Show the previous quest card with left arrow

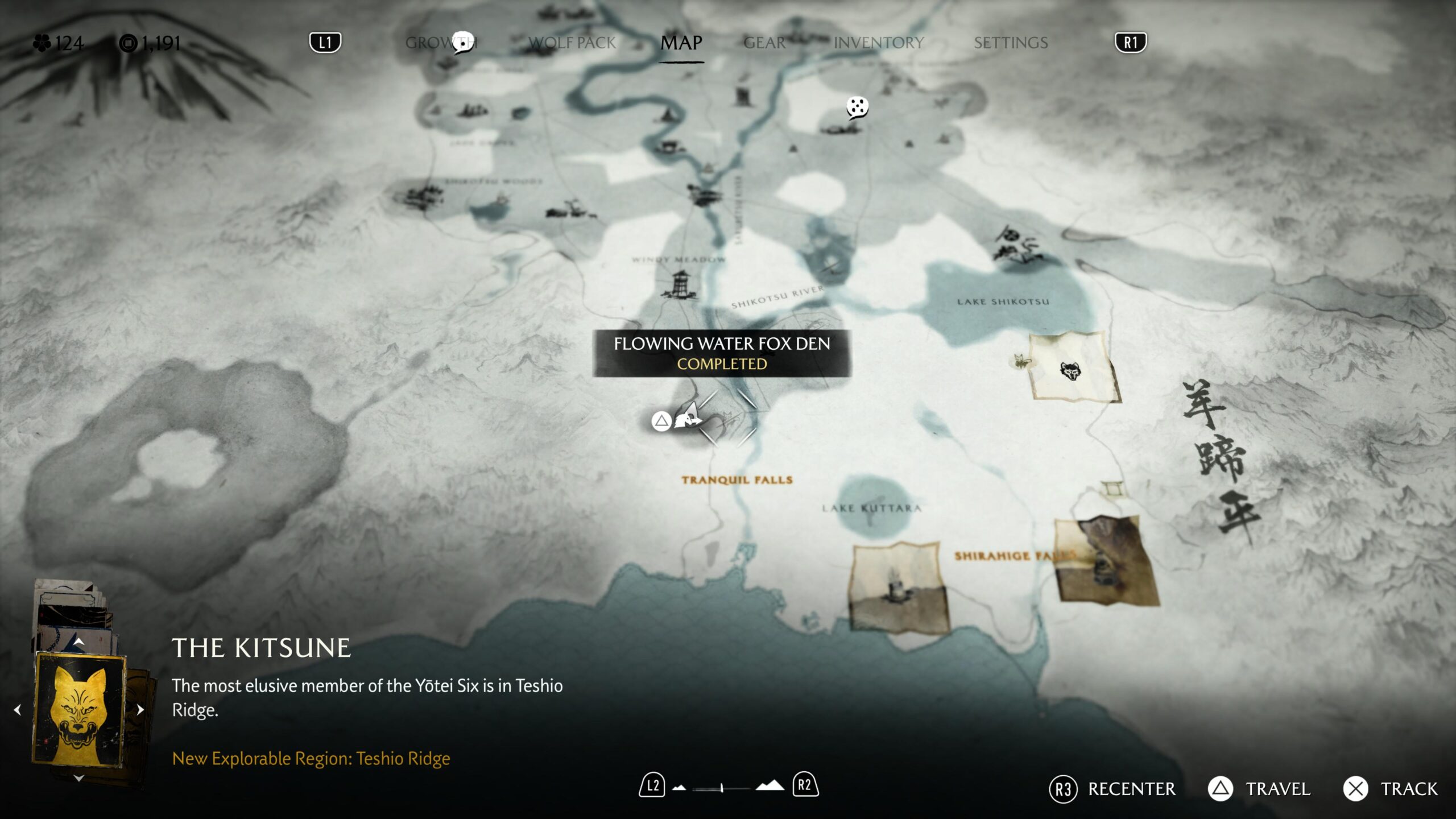(x=18, y=710)
